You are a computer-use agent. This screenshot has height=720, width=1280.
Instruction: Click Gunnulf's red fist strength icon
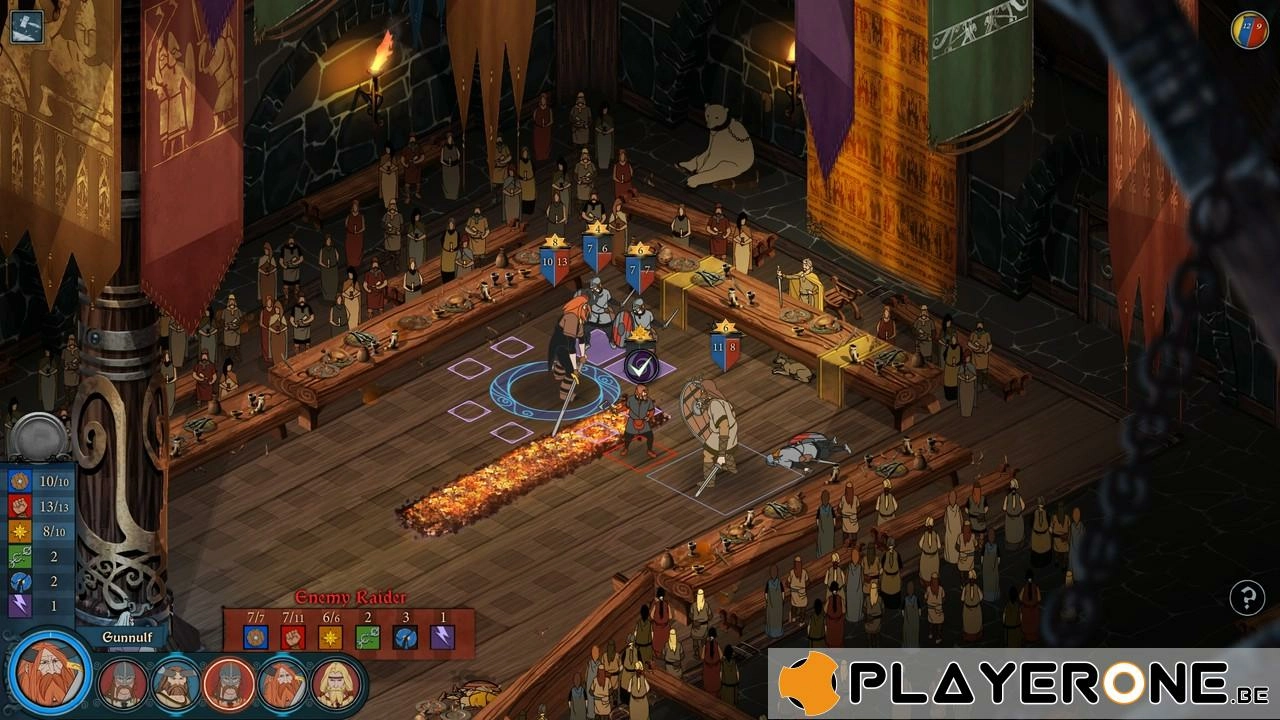tap(19, 506)
